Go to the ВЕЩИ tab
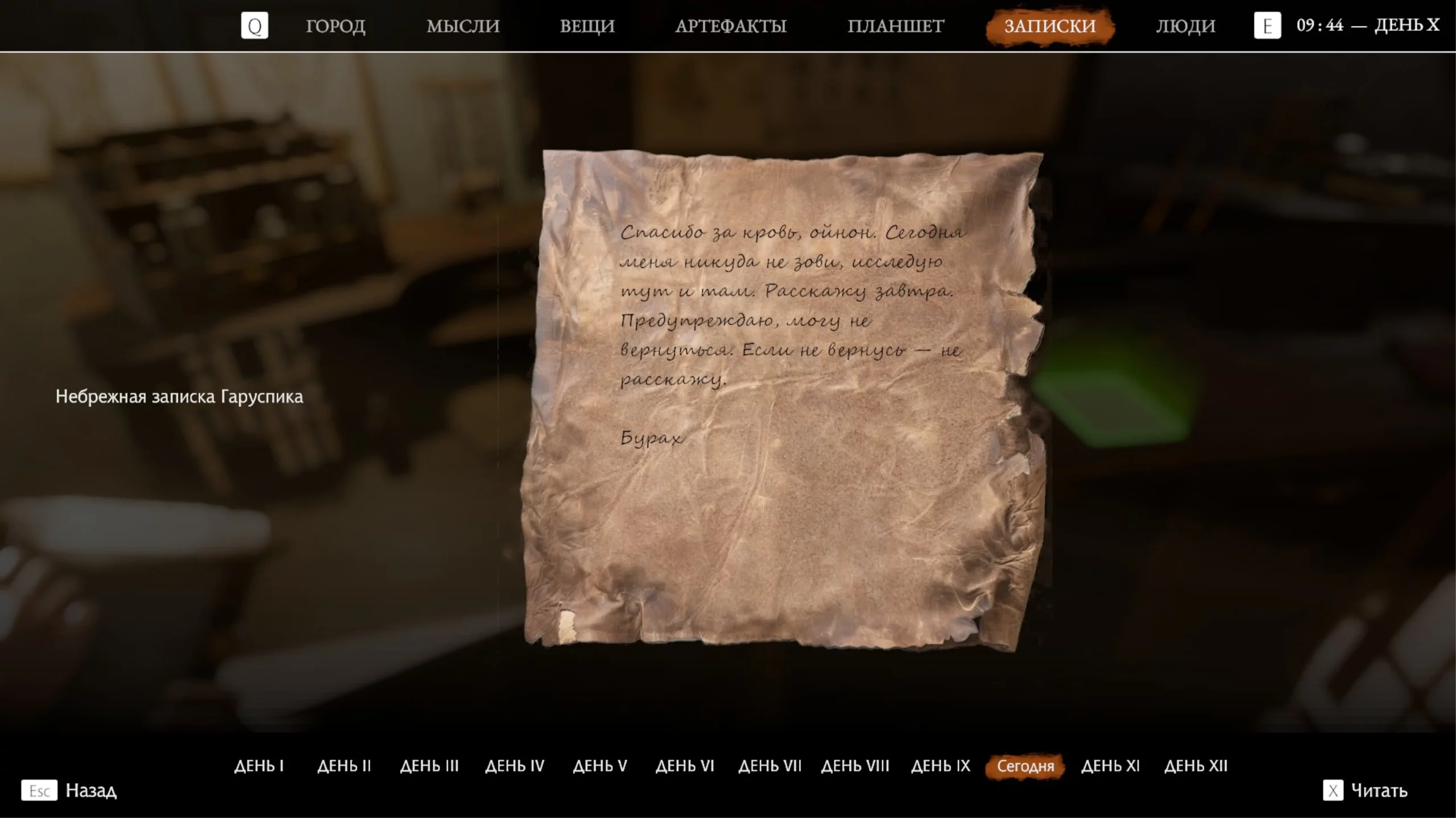1456x818 pixels. [x=587, y=26]
